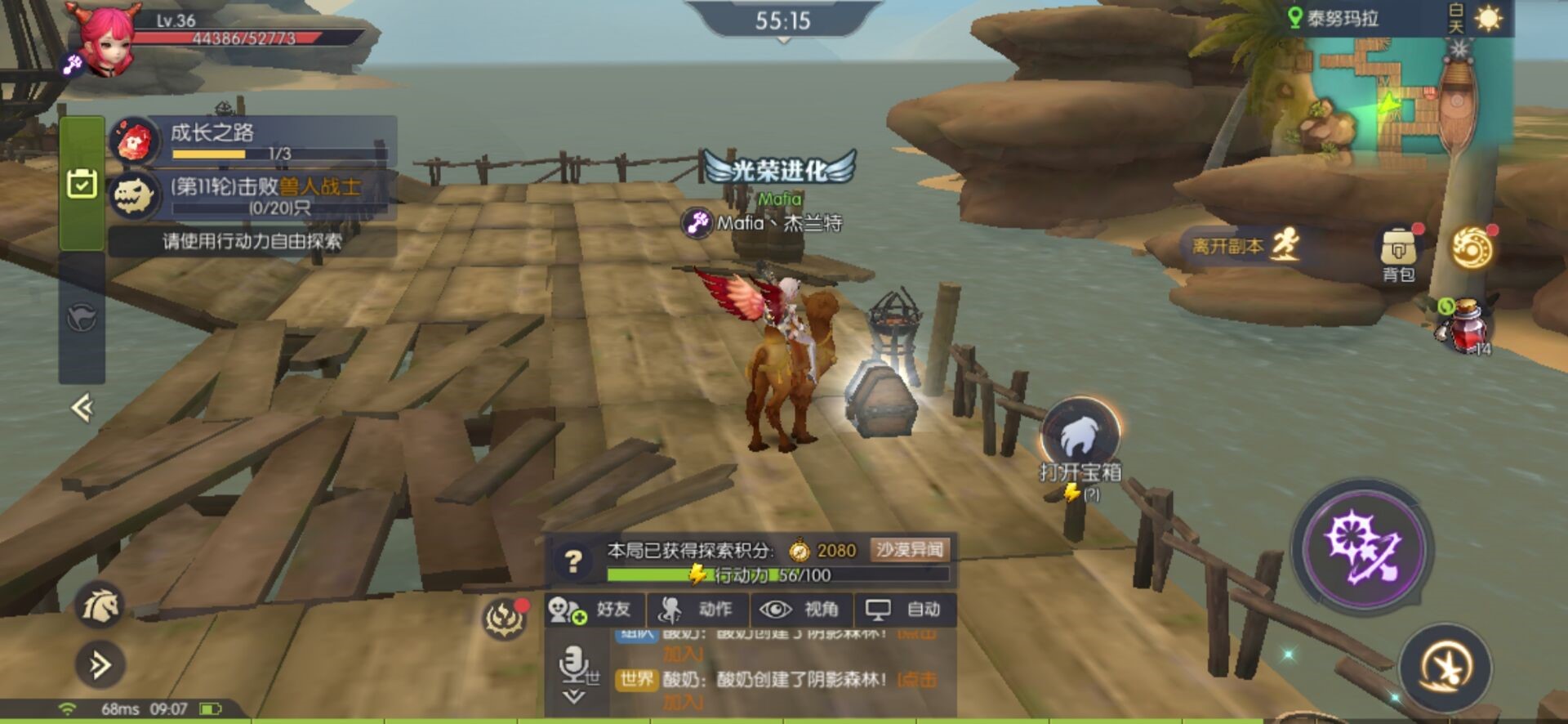This screenshot has height=724, width=1568.
Task: Activate the purple main attack skill
Action: point(1362,549)
